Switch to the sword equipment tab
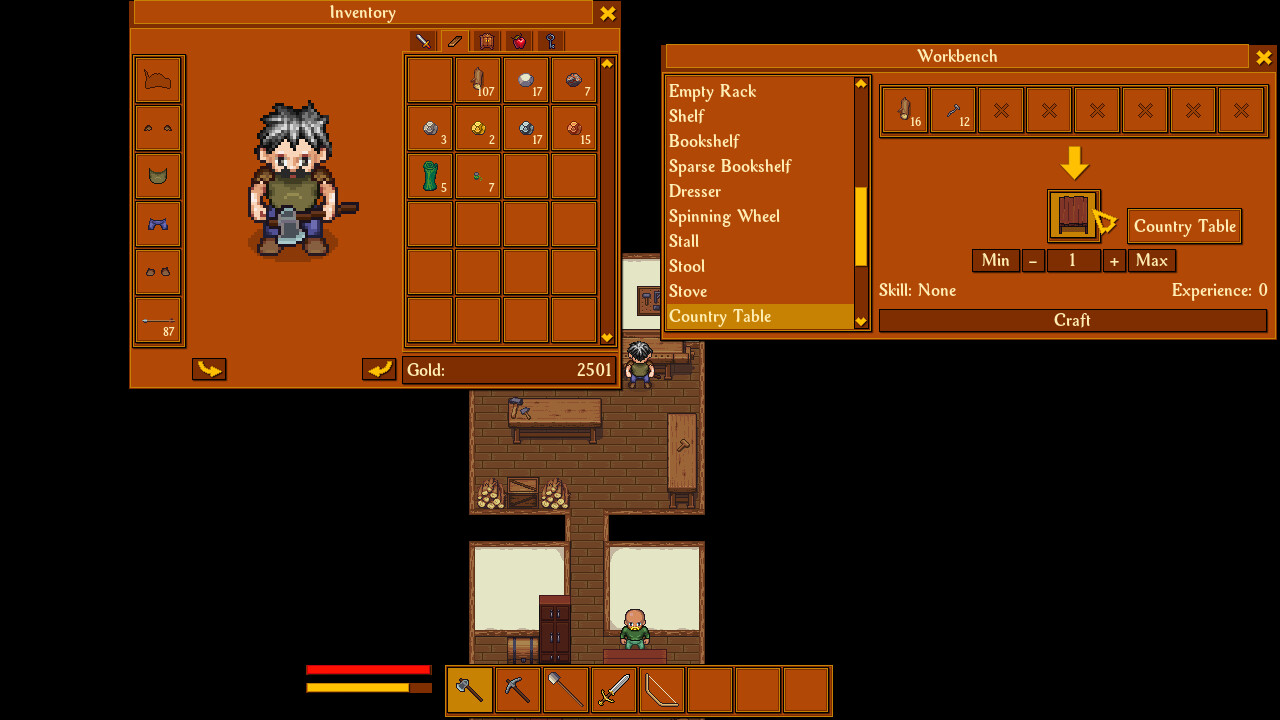This screenshot has height=720, width=1280. [x=421, y=41]
